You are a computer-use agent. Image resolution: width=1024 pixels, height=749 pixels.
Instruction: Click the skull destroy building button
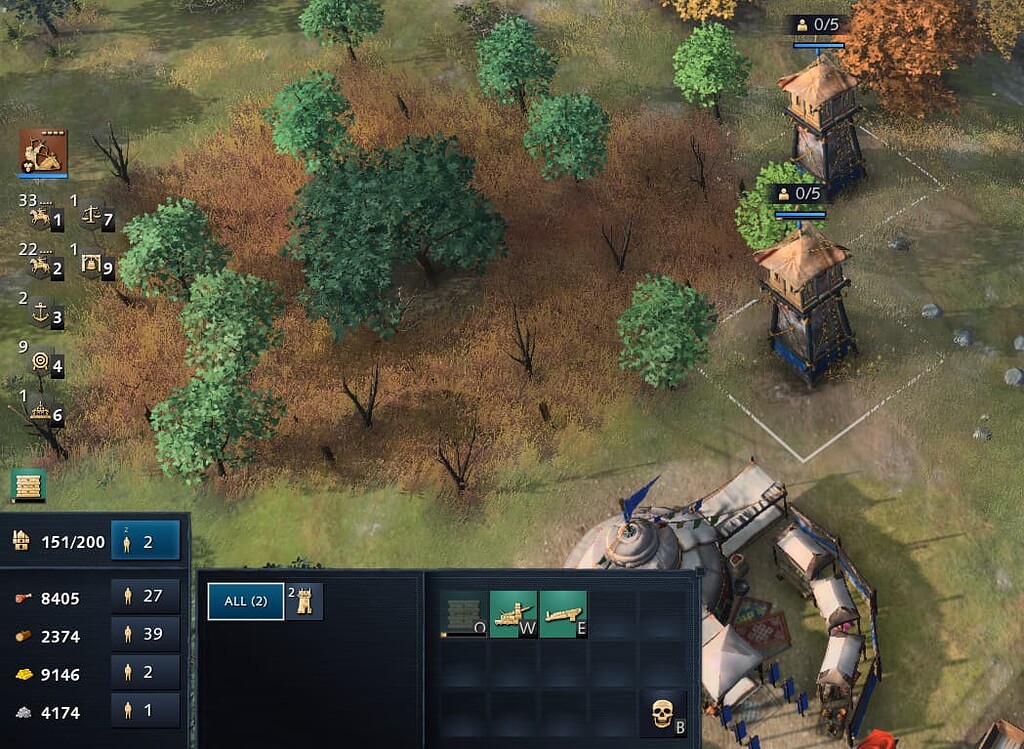[x=663, y=714]
